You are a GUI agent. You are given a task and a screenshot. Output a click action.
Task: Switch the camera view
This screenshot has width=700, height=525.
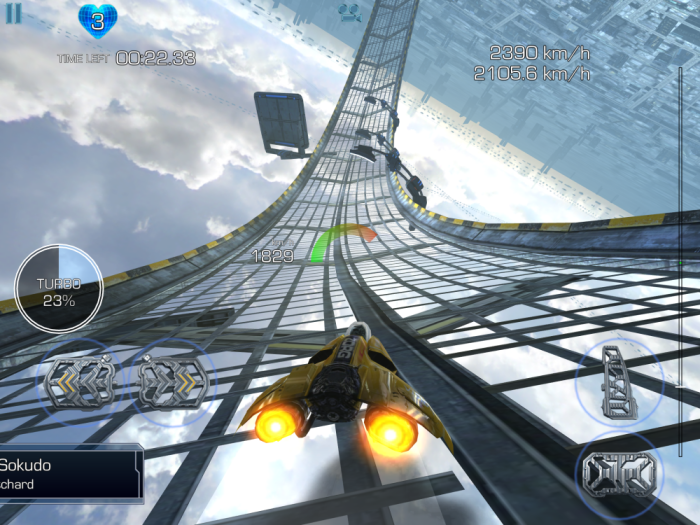click(349, 13)
